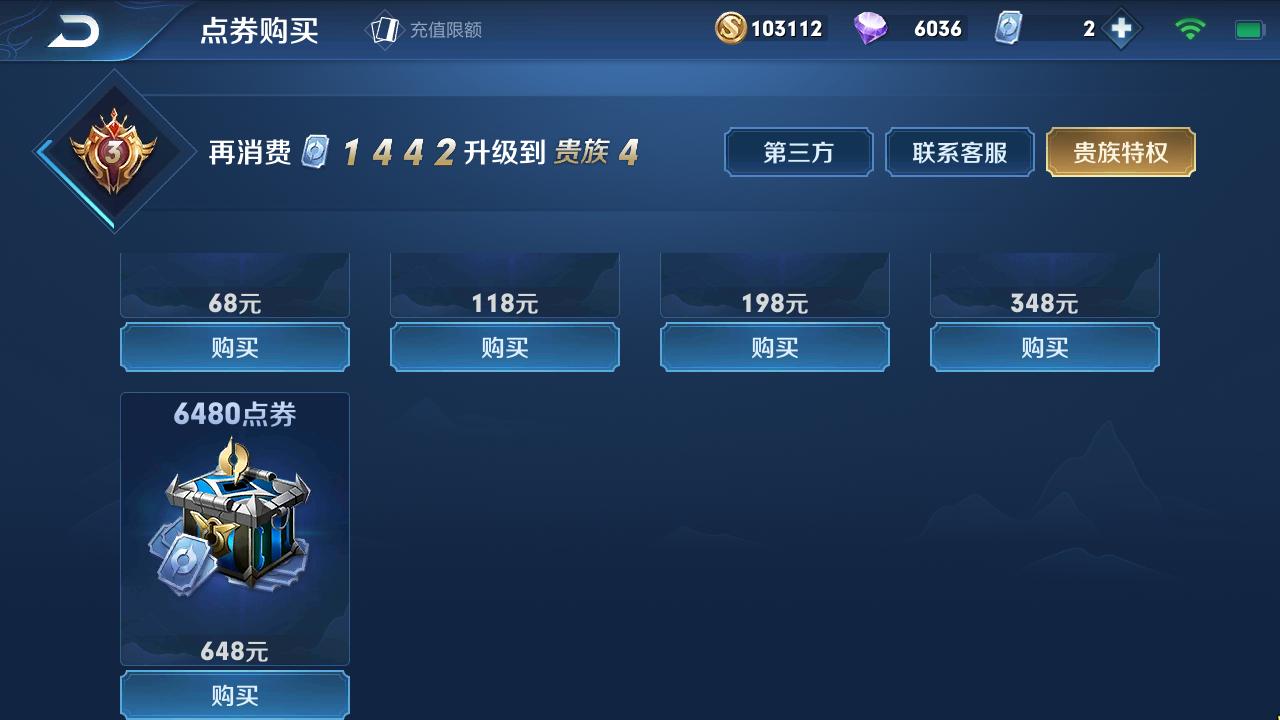The width and height of the screenshot is (1280, 720).
Task: Click 购买 under the 198元 package
Action: click(x=774, y=347)
